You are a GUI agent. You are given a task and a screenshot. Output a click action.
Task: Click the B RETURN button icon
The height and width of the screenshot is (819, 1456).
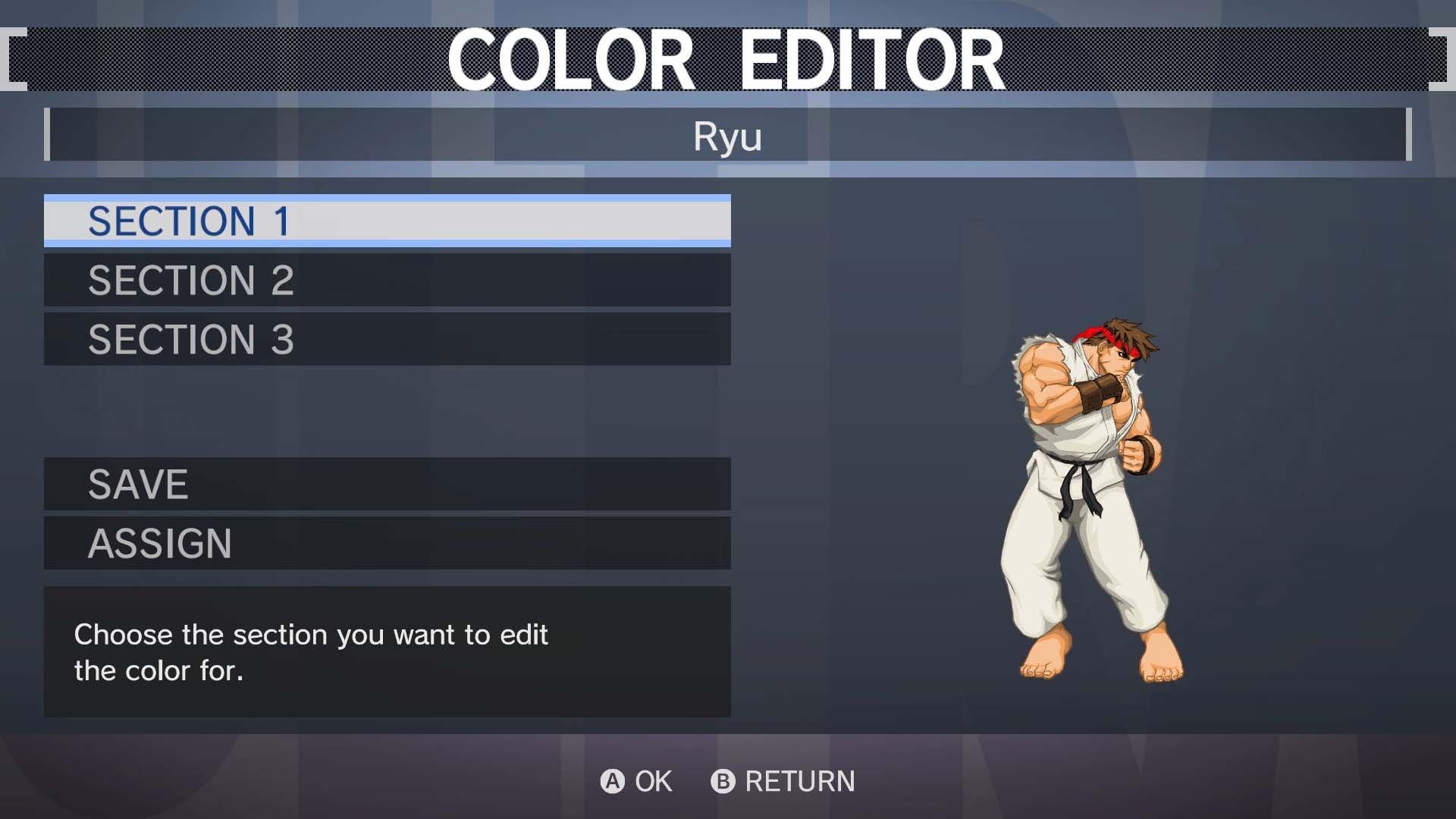click(x=721, y=782)
